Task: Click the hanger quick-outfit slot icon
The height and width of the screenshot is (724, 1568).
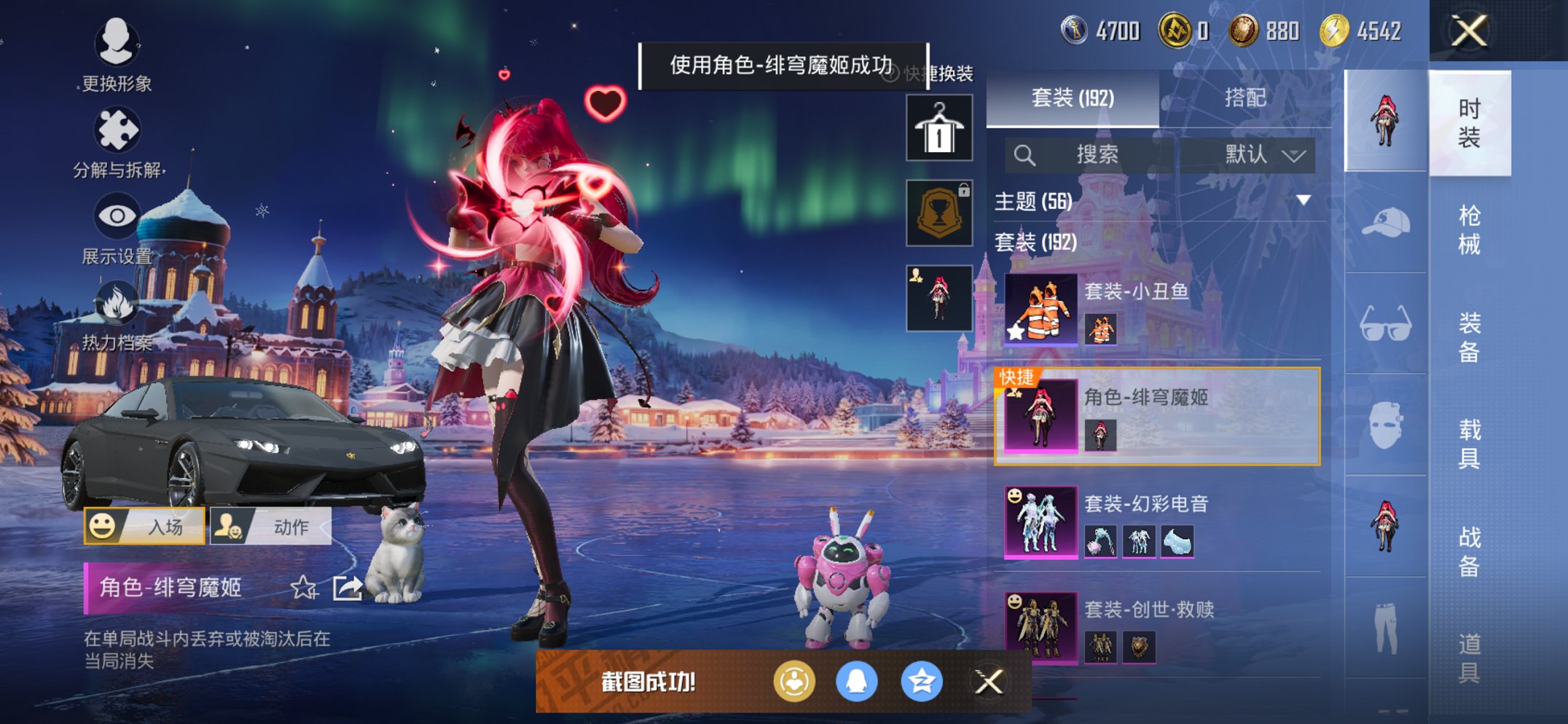Action: tap(938, 126)
